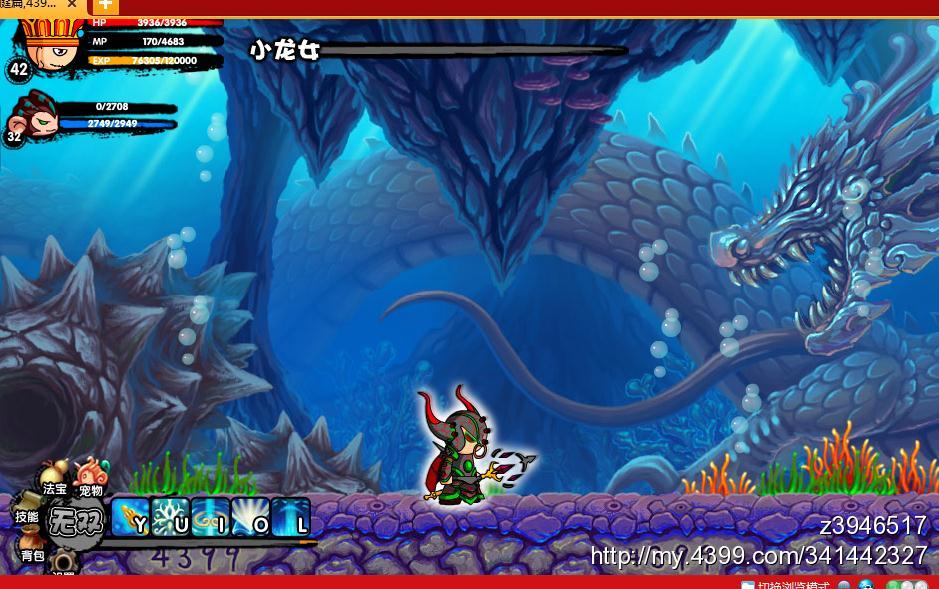The height and width of the screenshot is (589, 939).
Task: Open a new browser tab
Action: 105,6
